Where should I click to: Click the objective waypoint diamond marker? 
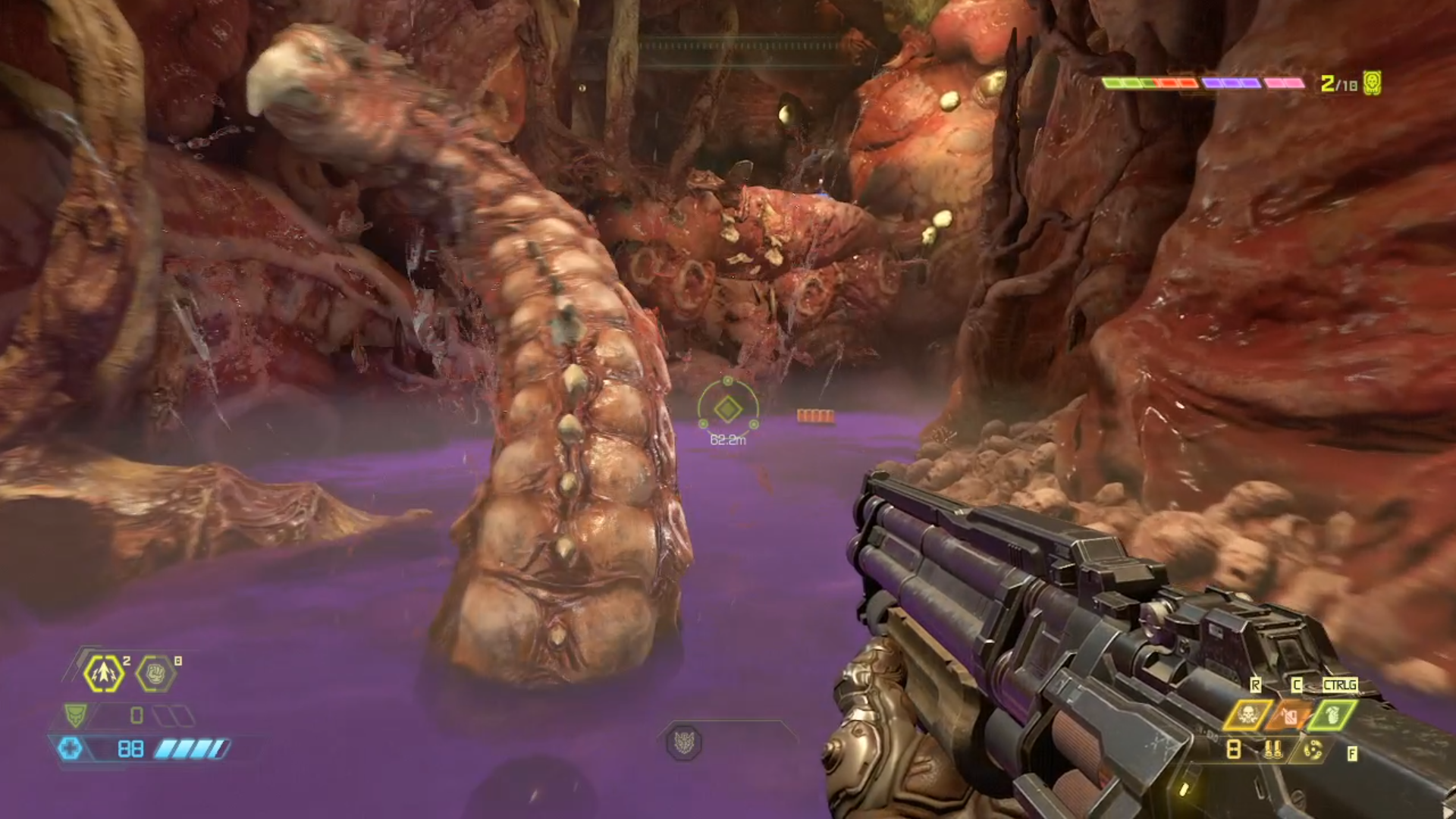pos(728,410)
